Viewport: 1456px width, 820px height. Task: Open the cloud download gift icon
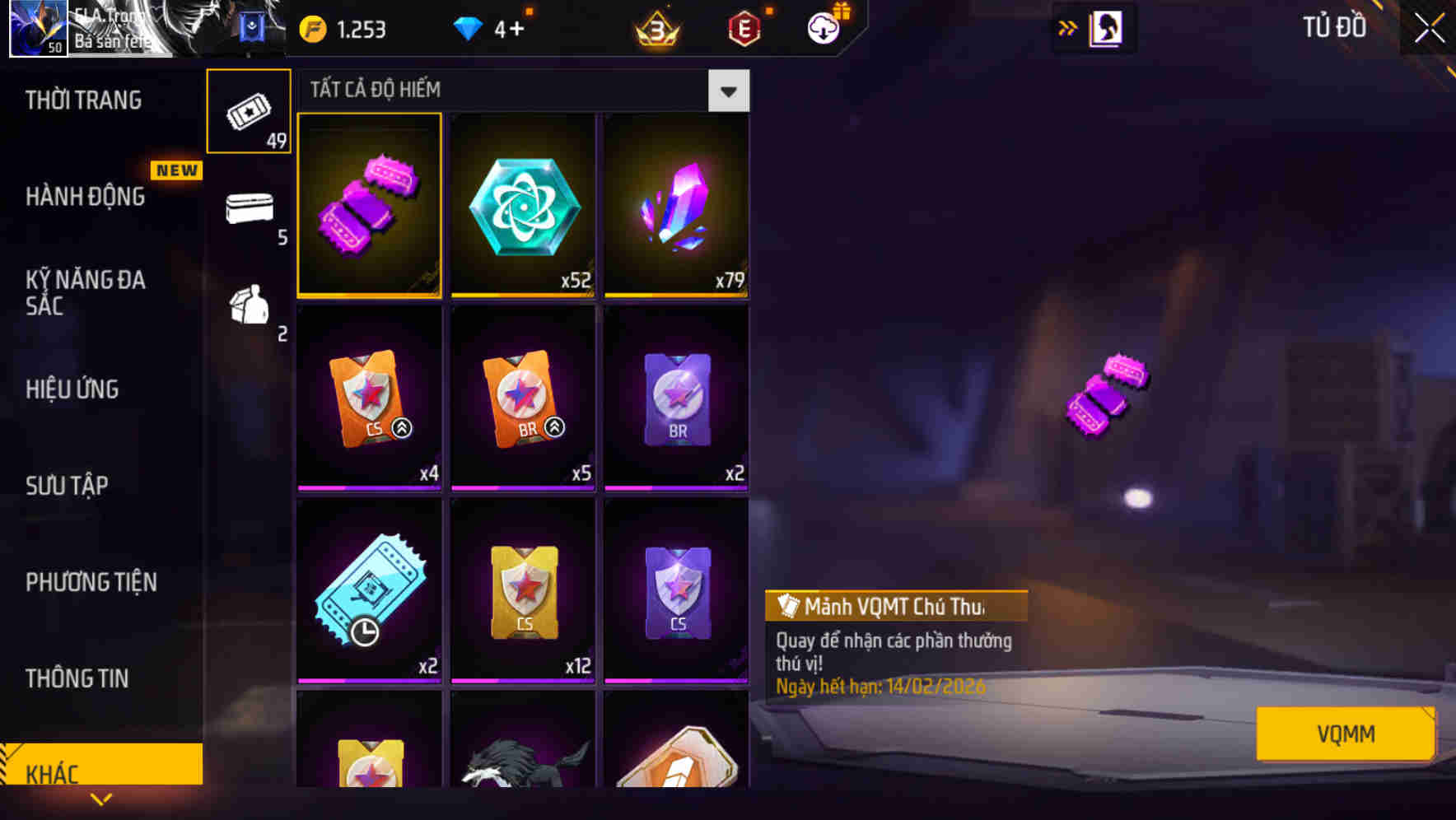pyautogui.click(x=824, y=28)
